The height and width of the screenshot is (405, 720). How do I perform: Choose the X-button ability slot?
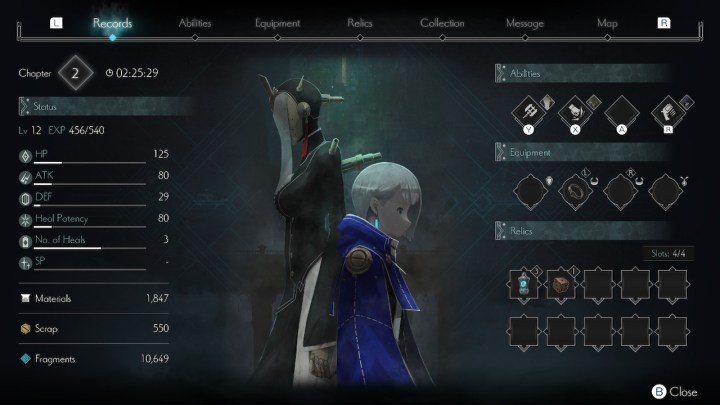(576, 113)
